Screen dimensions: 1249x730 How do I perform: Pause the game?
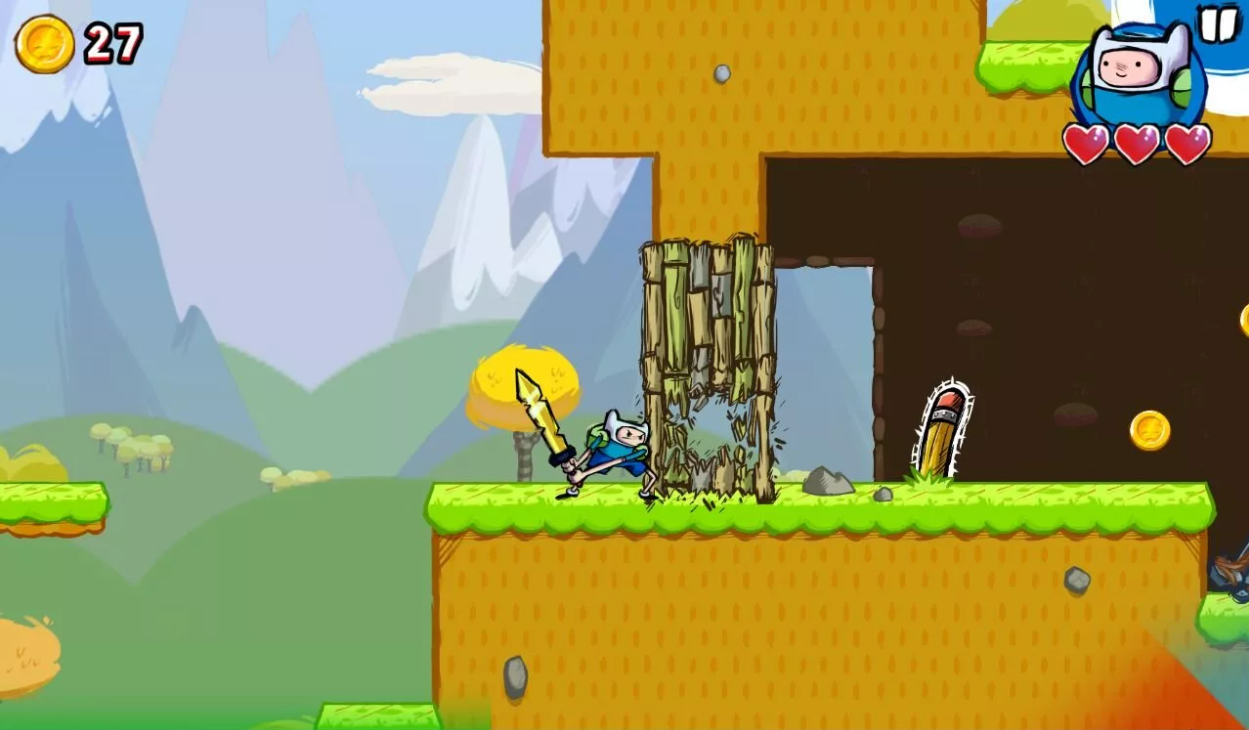(1218, 24)
